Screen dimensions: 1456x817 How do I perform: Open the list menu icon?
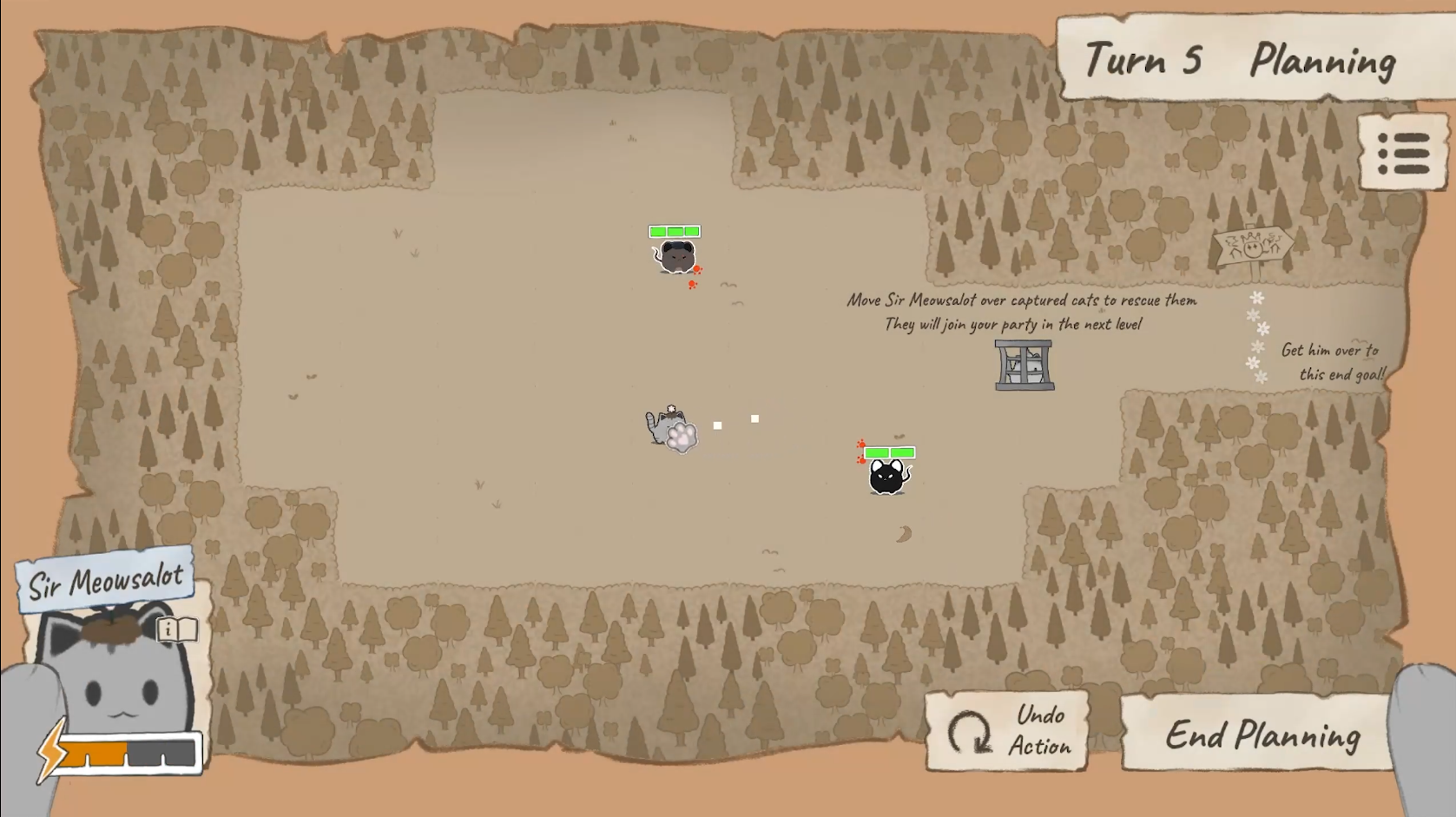tap(1402, 154)
